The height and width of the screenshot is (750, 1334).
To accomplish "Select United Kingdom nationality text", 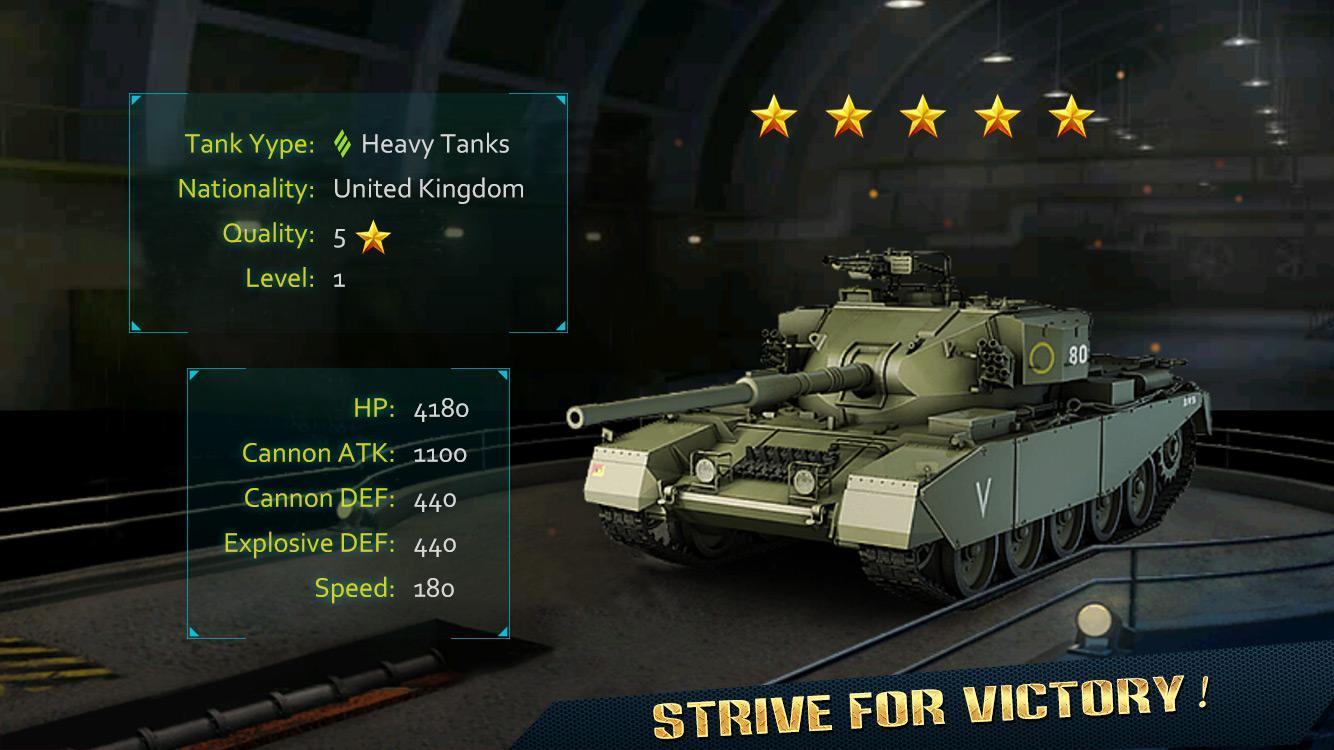I will click(428, 189).
